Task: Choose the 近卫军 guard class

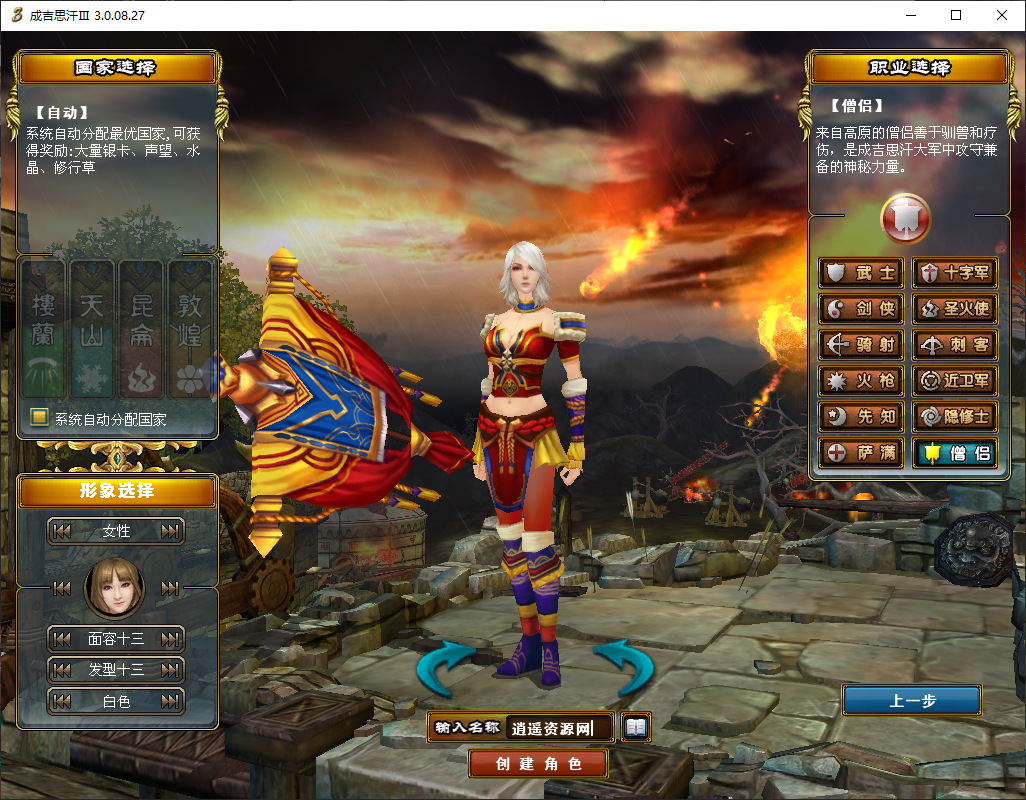Action: click(955, 381)
